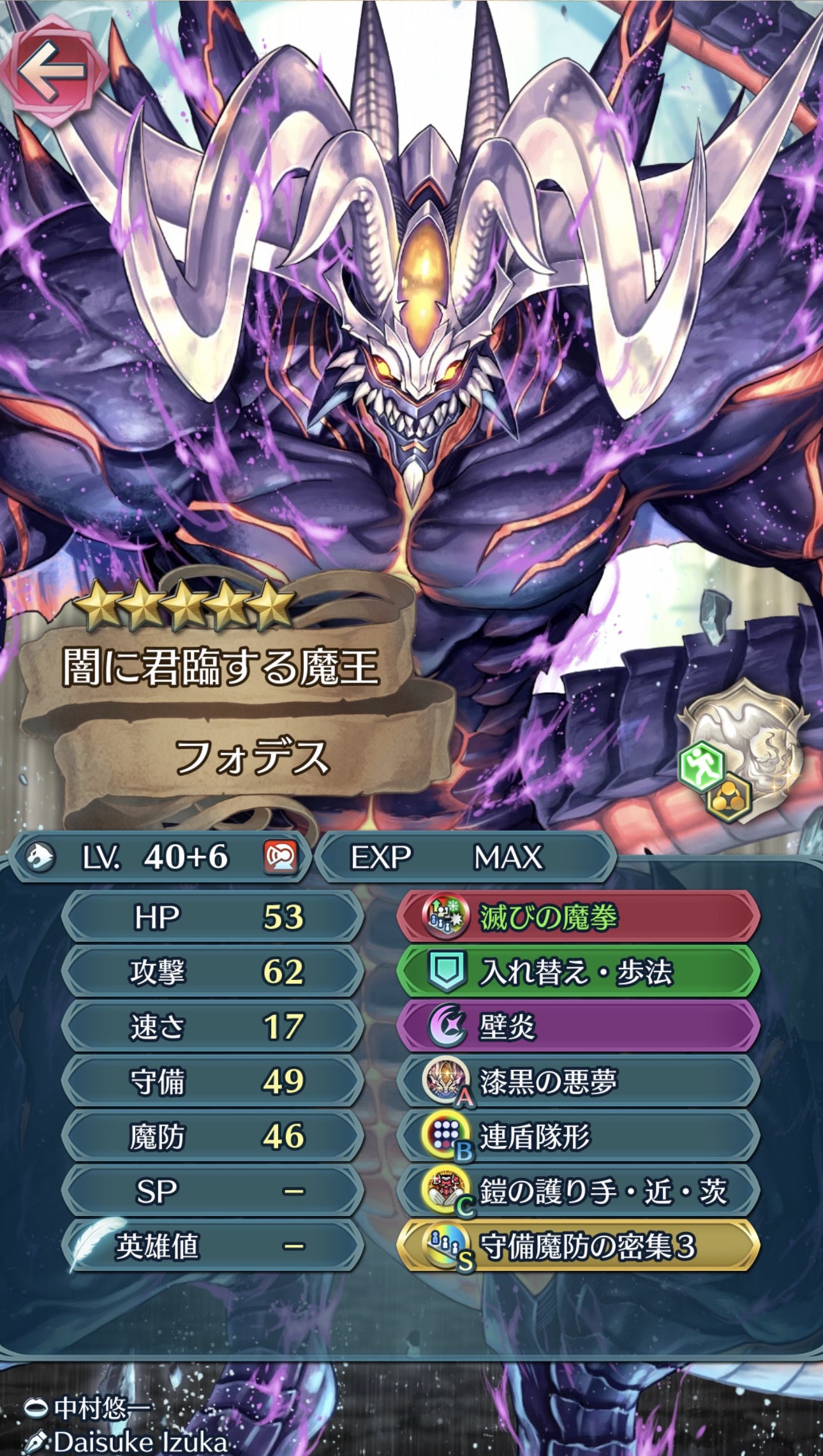Tap the 英雄値 hero merit row
The image size is (823, 1456).
click(214, 1246)
